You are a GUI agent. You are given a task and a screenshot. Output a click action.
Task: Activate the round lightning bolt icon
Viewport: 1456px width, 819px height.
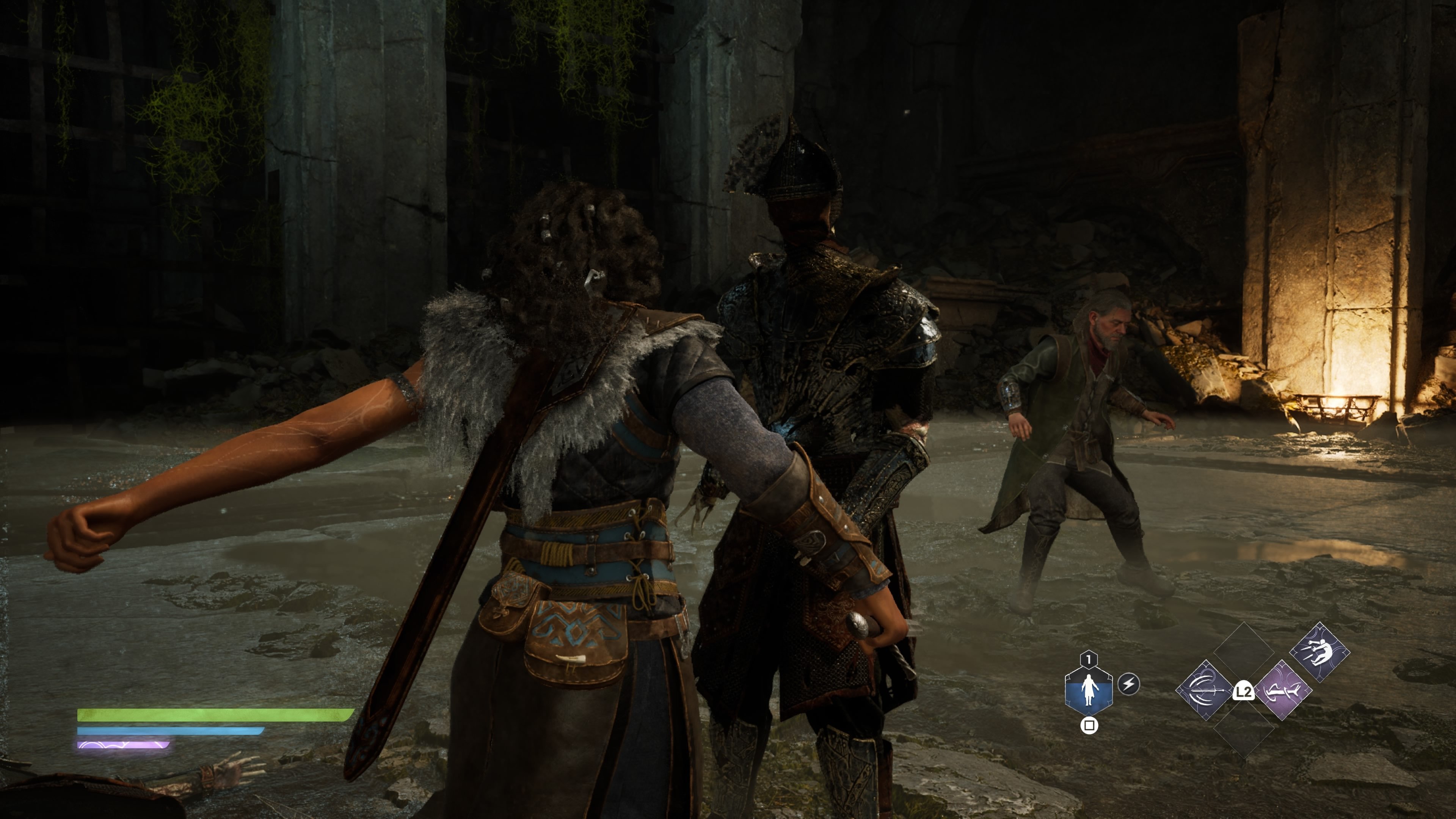(1129, 684)
